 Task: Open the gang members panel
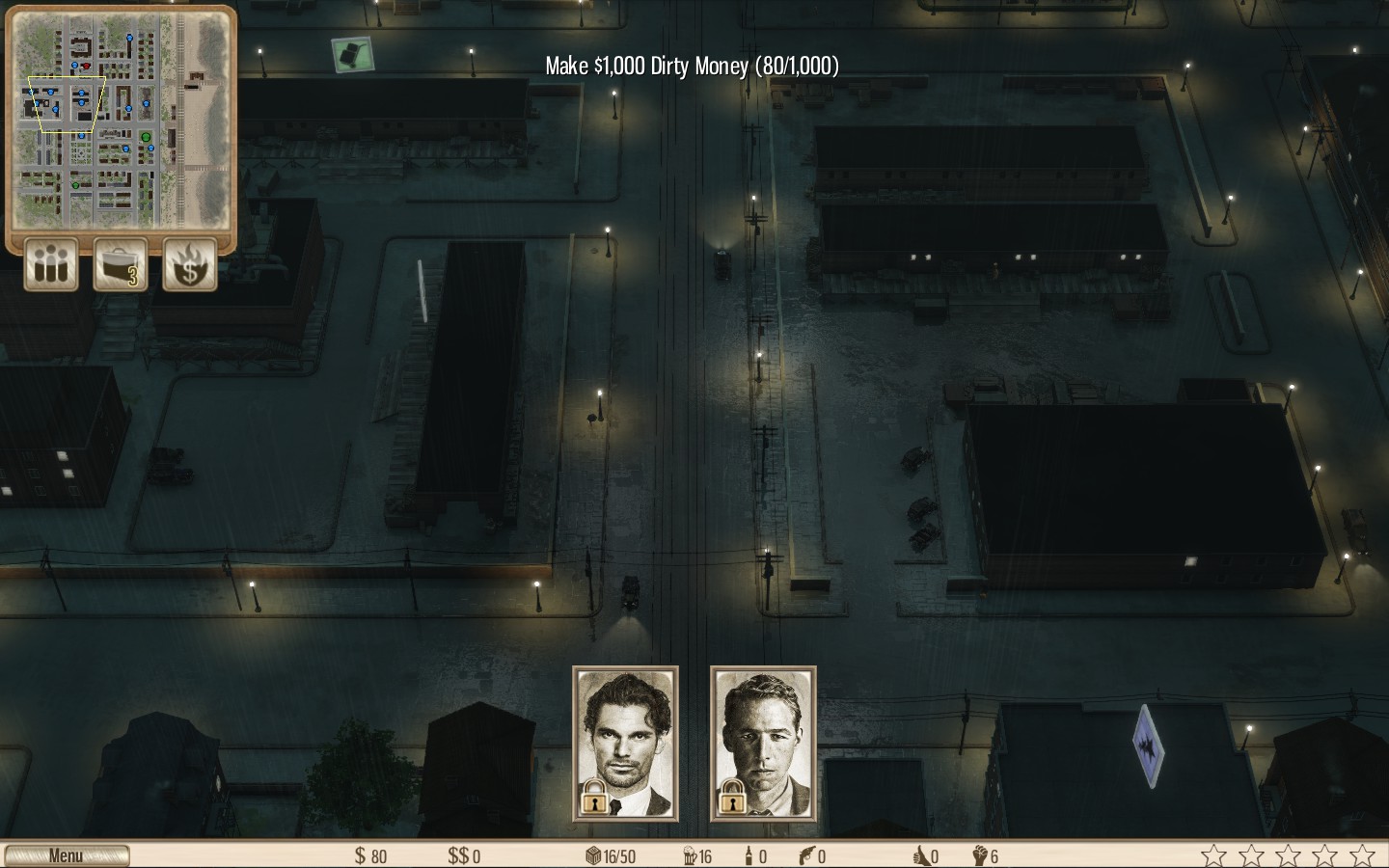(51, 263)
